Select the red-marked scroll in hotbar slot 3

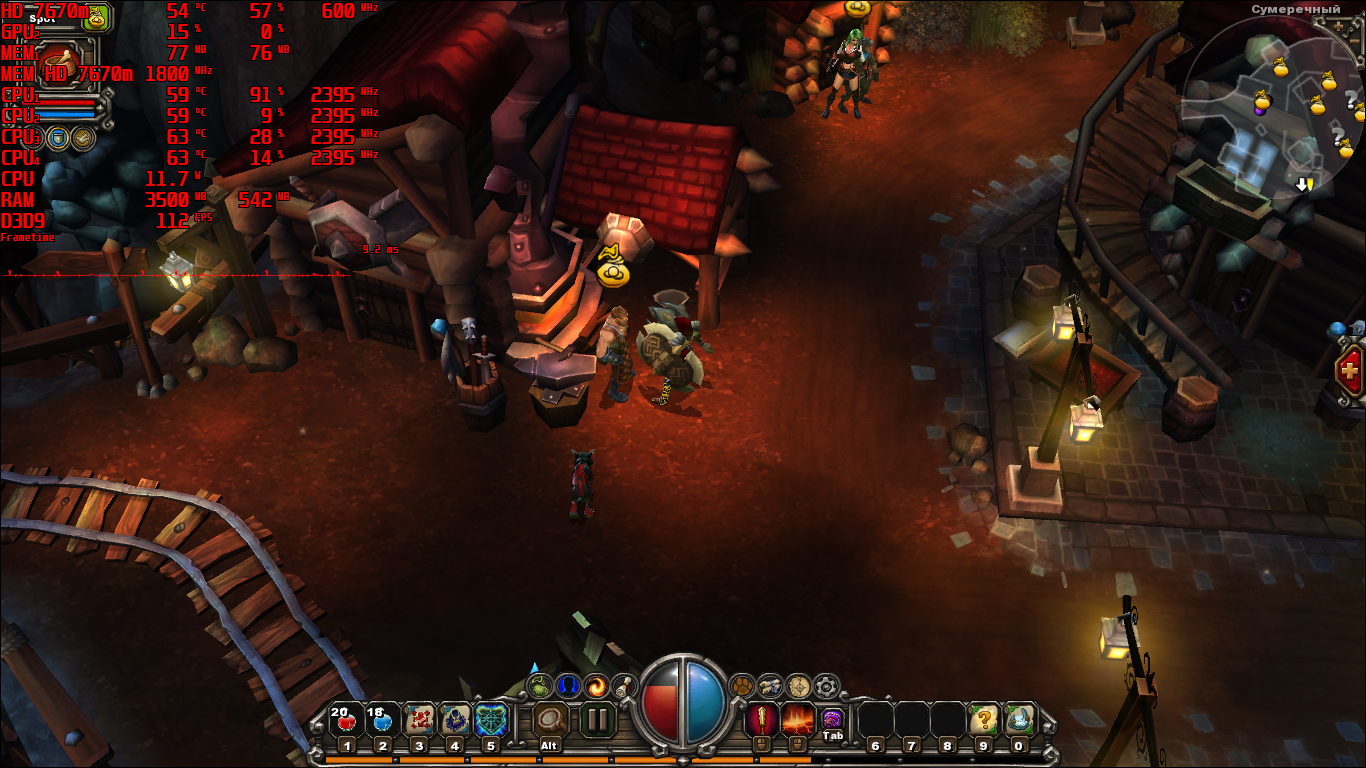pyautogui.click(x=419, y=720)
